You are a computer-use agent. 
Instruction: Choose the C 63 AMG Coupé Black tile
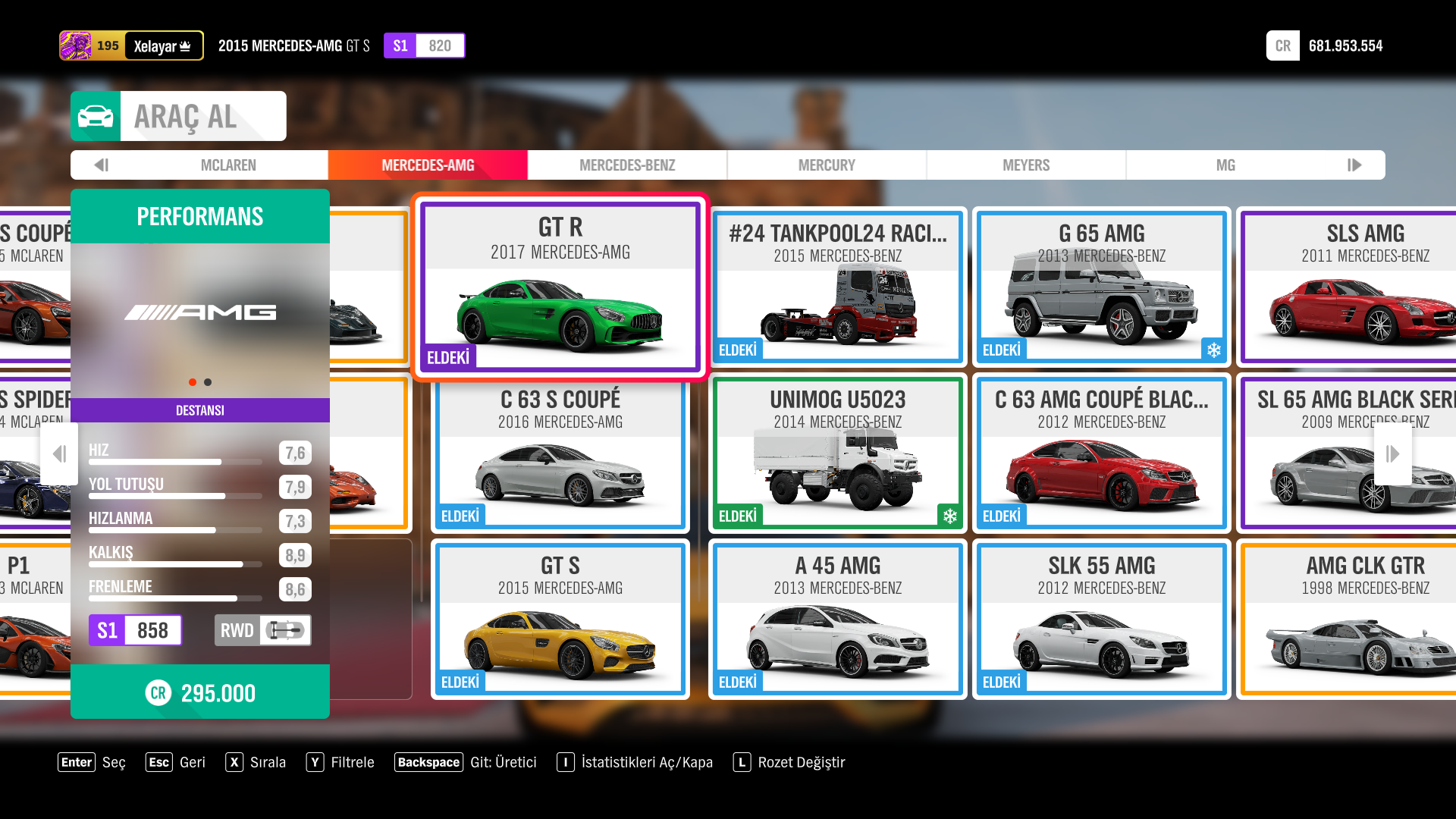pyautogui.click(x=1101, y=453)
